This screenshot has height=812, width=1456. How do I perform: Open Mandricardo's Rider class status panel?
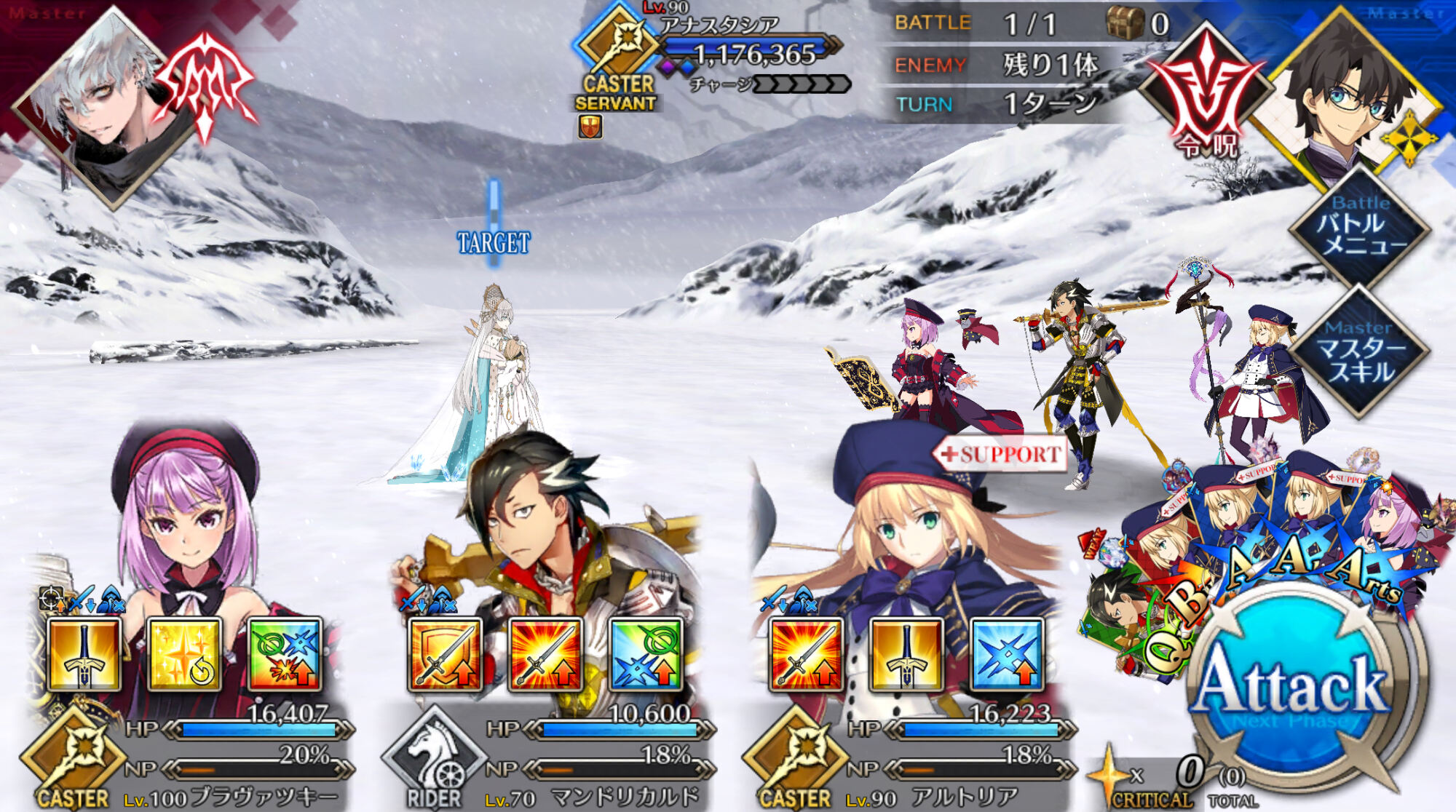click(x=435, y=760)
